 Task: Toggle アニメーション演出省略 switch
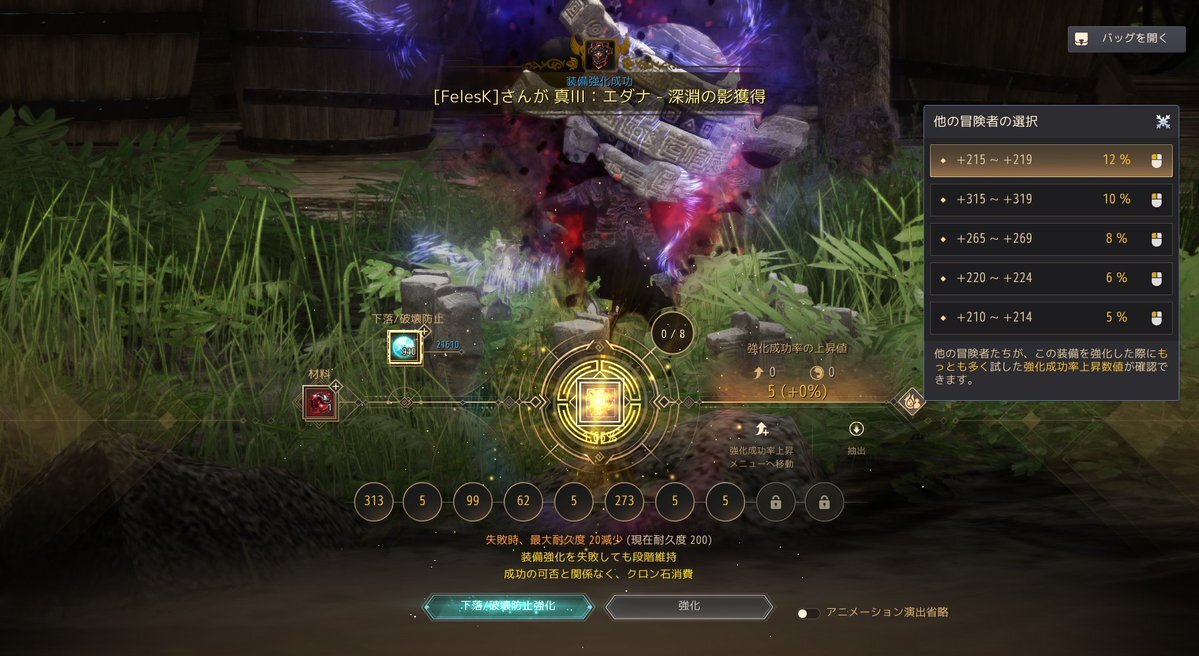pos(808,613)
